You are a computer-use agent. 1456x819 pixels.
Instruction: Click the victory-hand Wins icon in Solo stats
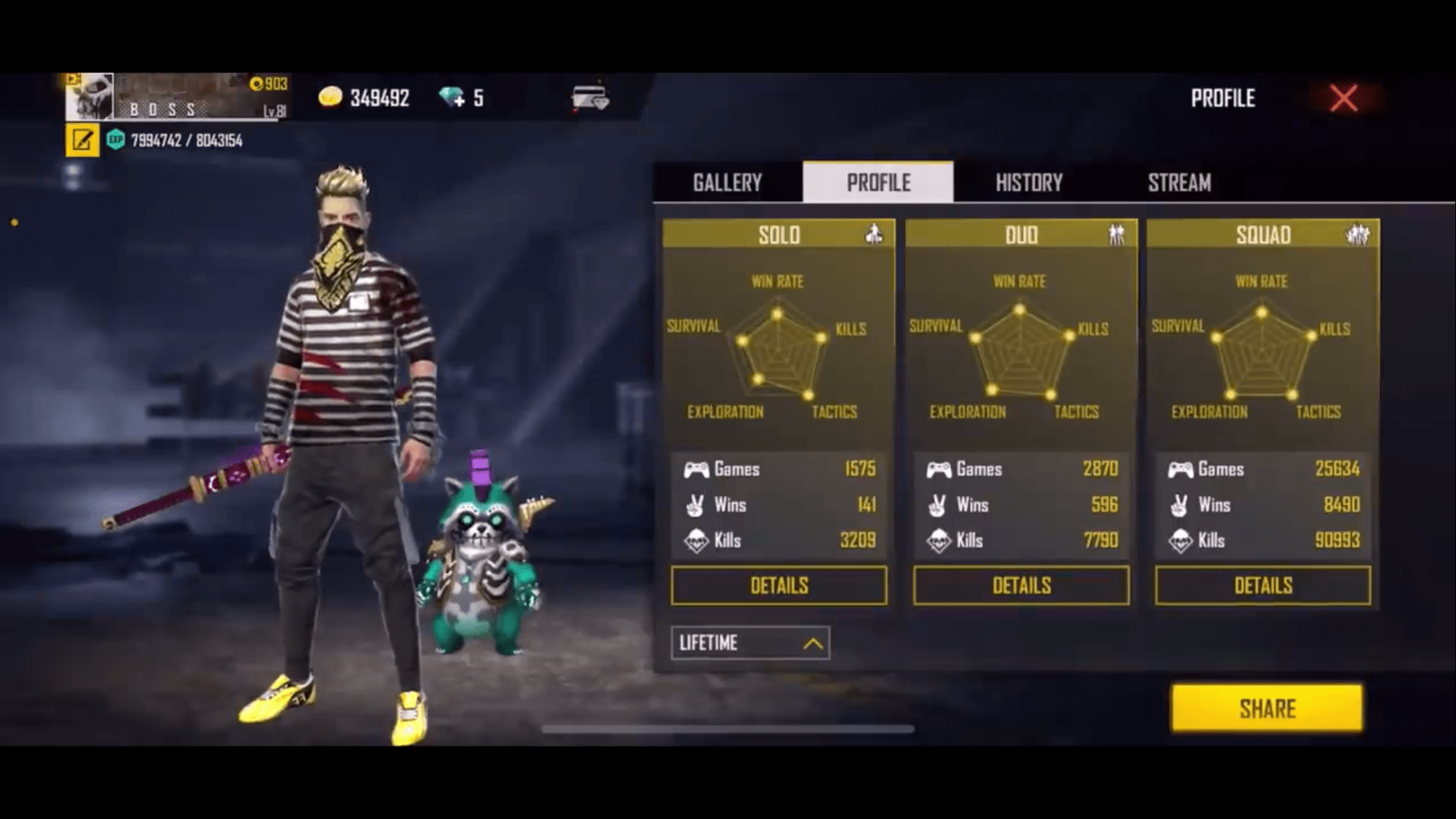pyautogui.click(x=696, y=505)
